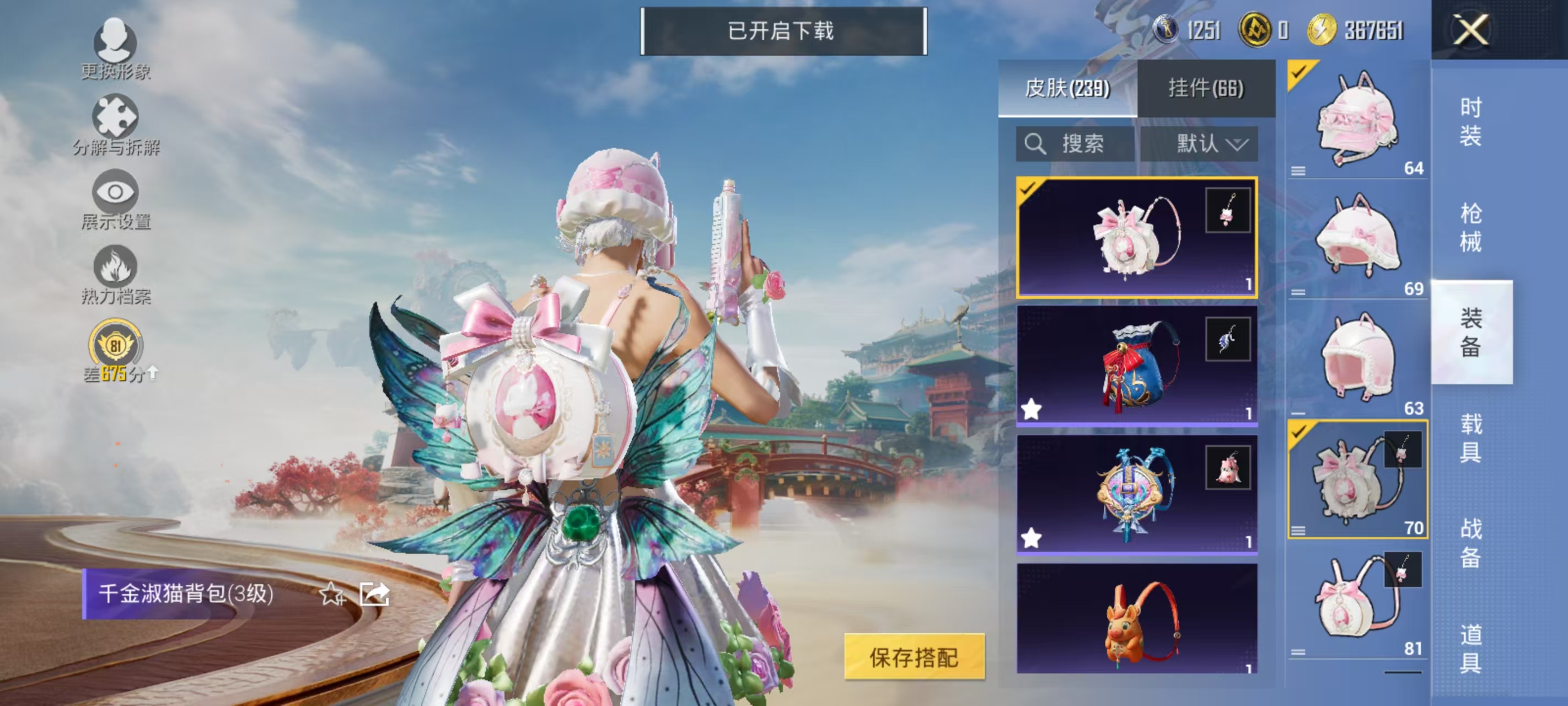The height and width of the screenshot is (706, 1568).
Task: Tap the search input field
Action: coord(1077,145)
